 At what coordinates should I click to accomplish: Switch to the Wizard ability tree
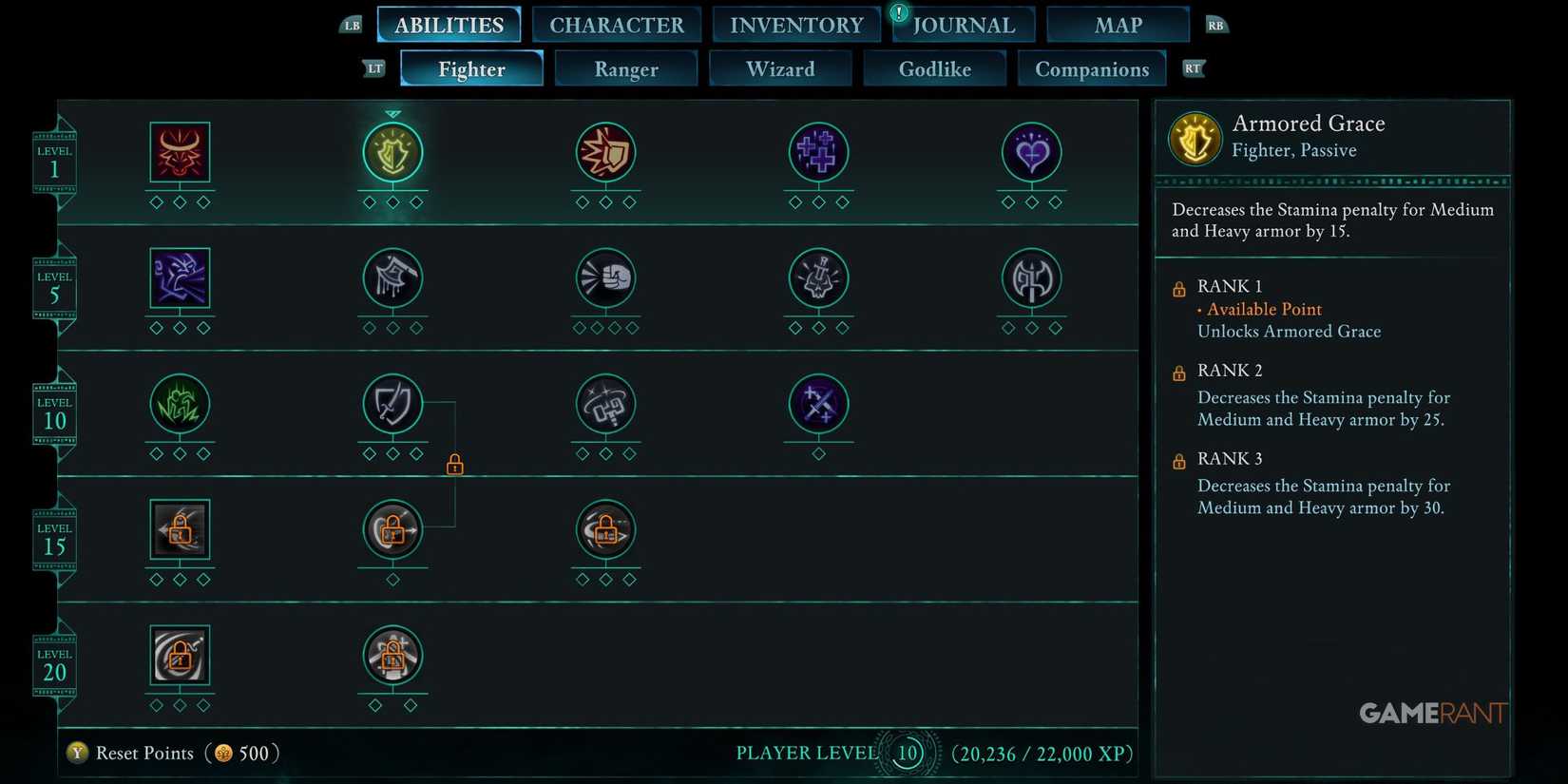779,68
